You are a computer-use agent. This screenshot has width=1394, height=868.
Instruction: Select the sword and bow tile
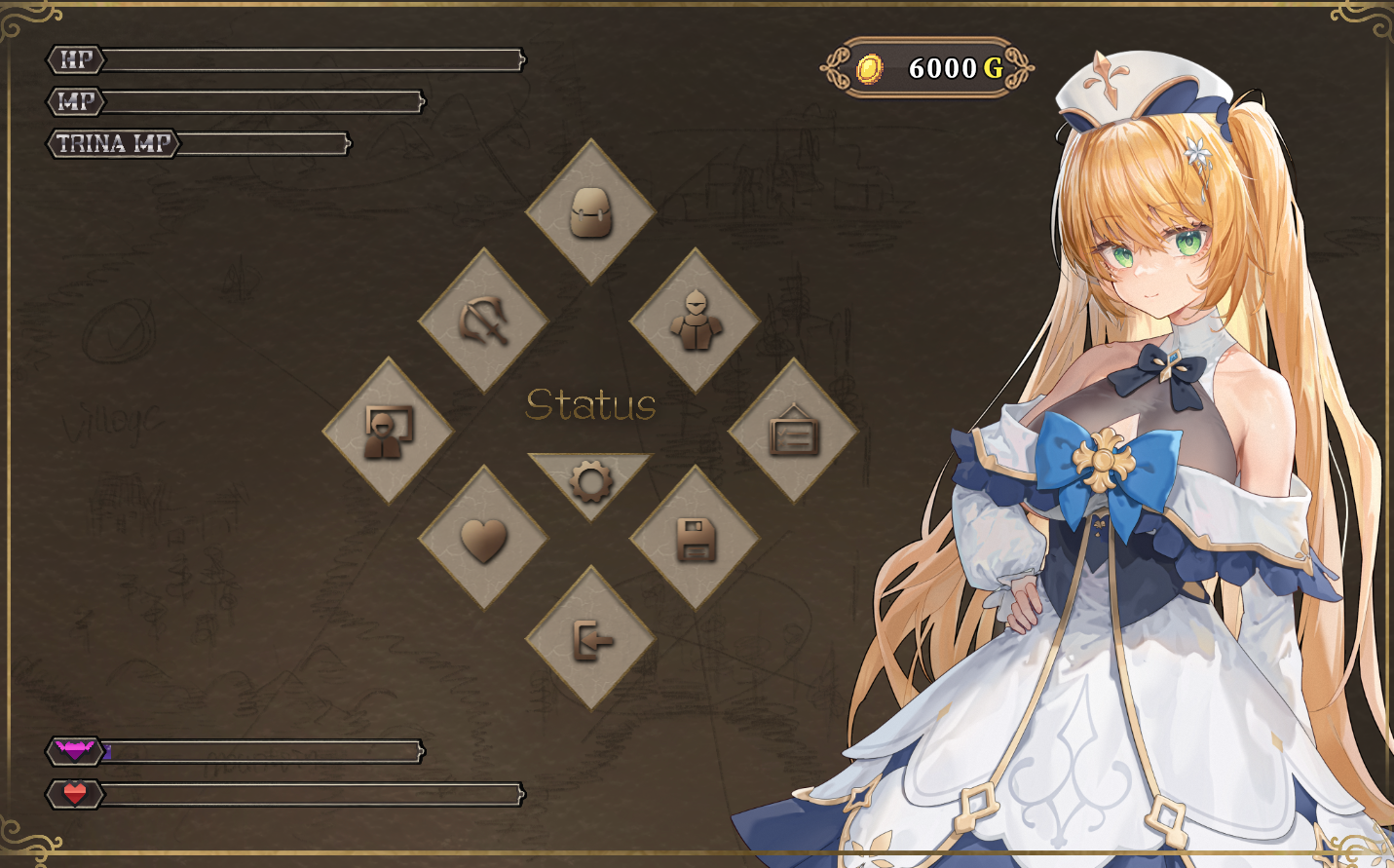(484, 321)
